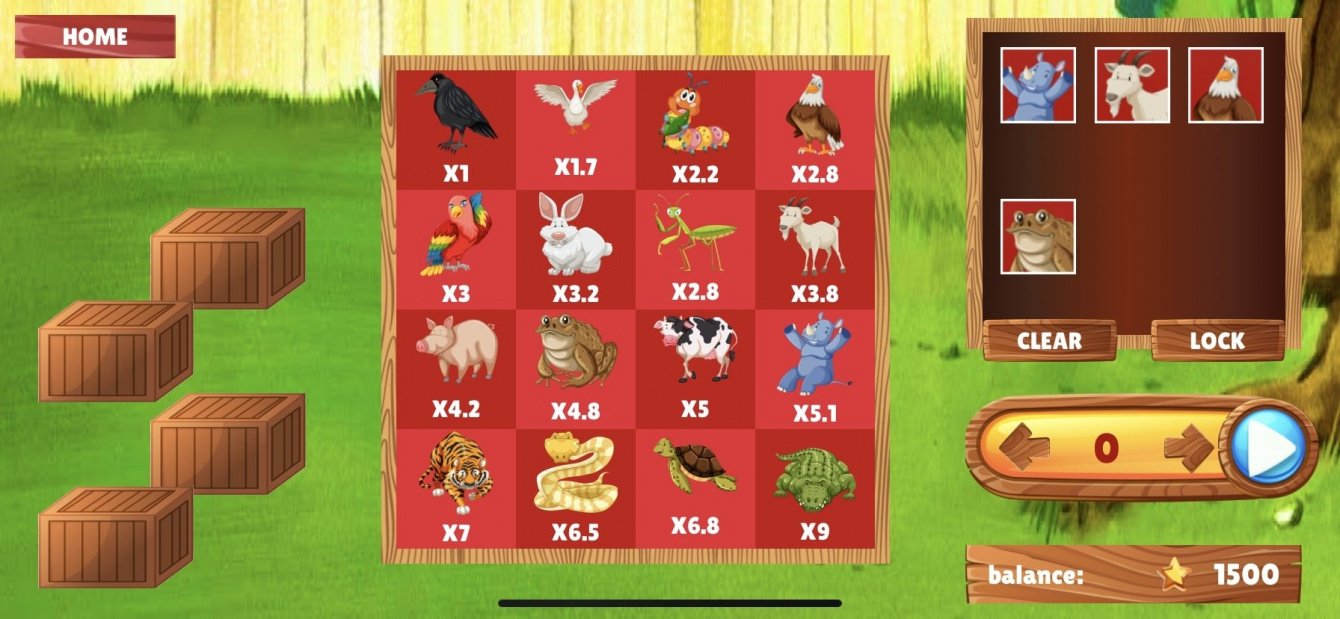The image size is (1340, 619).
Task: Select the snake X6.5 tile
Action: click(x=575, y=487)
